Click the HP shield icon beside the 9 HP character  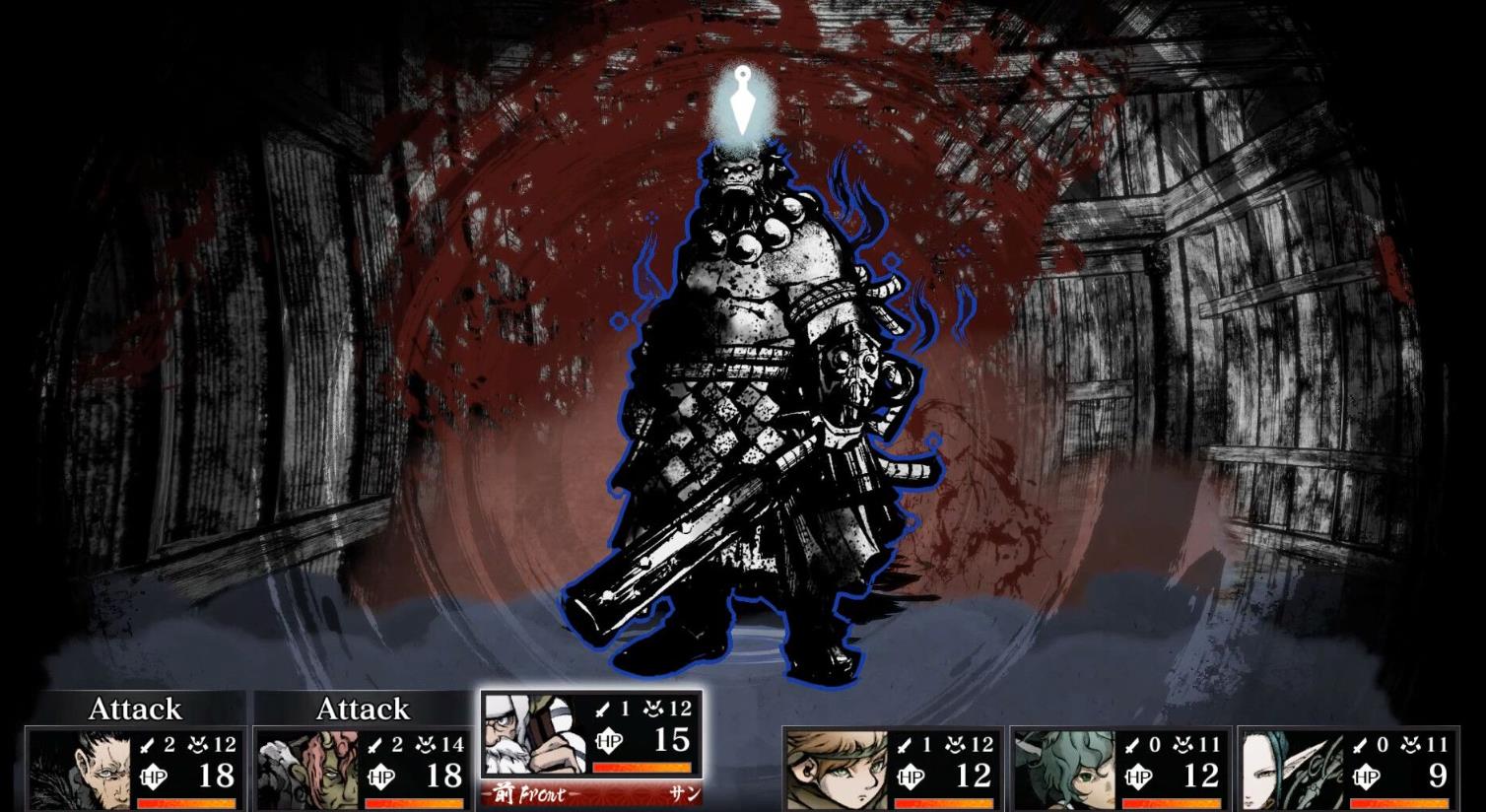pos(1366,777)
